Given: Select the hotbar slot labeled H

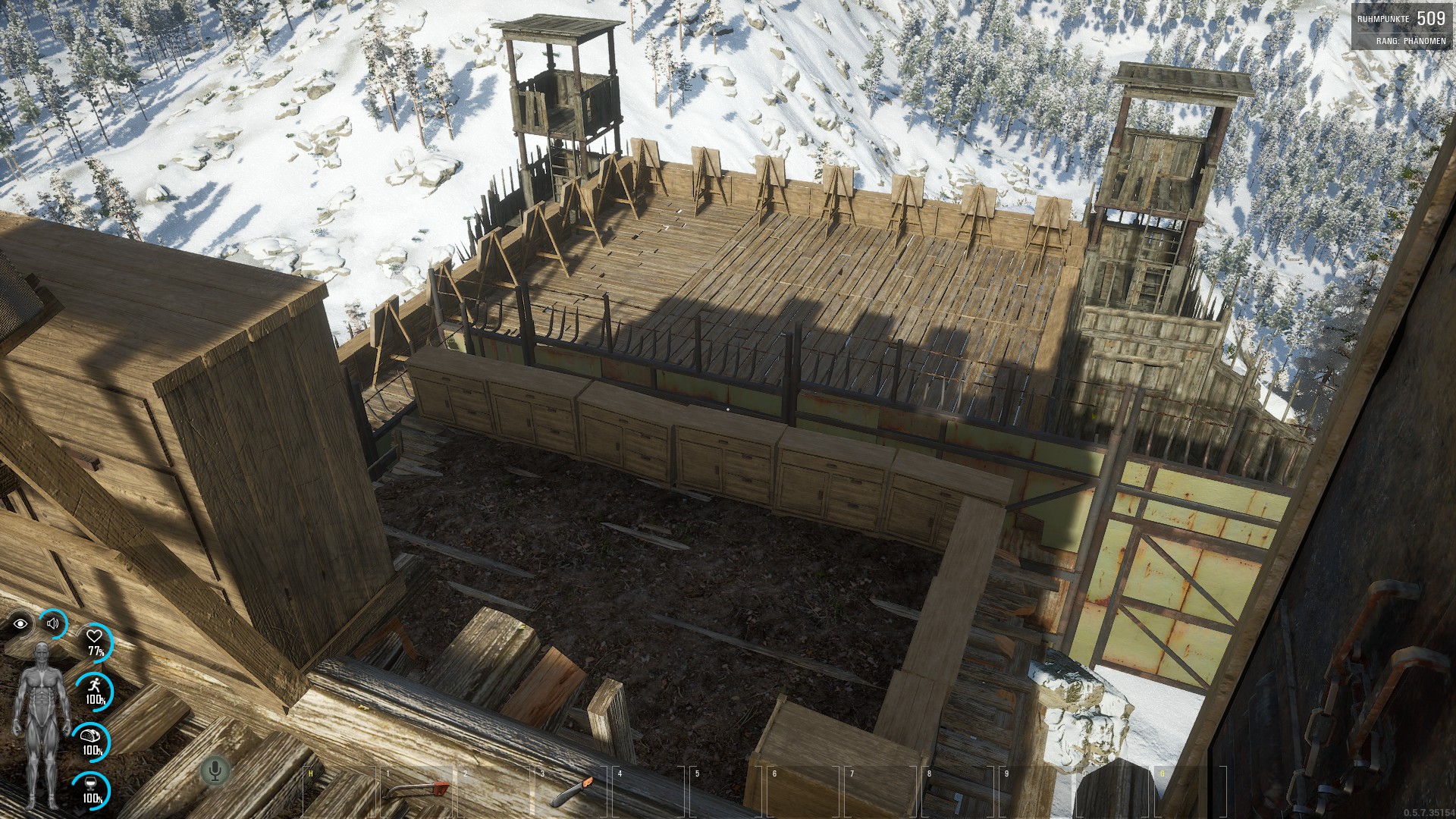Looking at the screenshot, I should click(337, 792).
